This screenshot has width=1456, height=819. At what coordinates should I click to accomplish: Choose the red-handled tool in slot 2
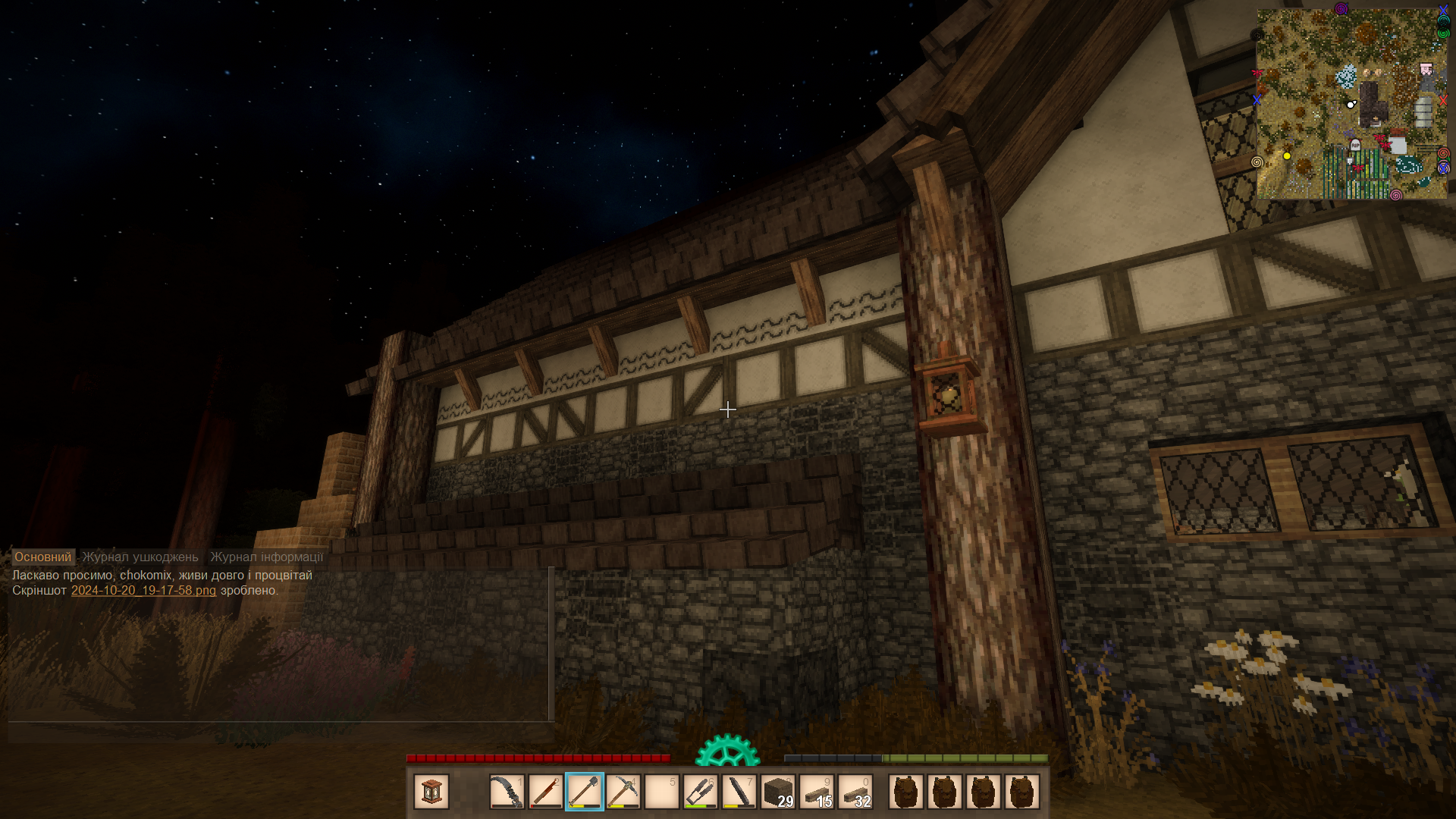tap(545, 792)
